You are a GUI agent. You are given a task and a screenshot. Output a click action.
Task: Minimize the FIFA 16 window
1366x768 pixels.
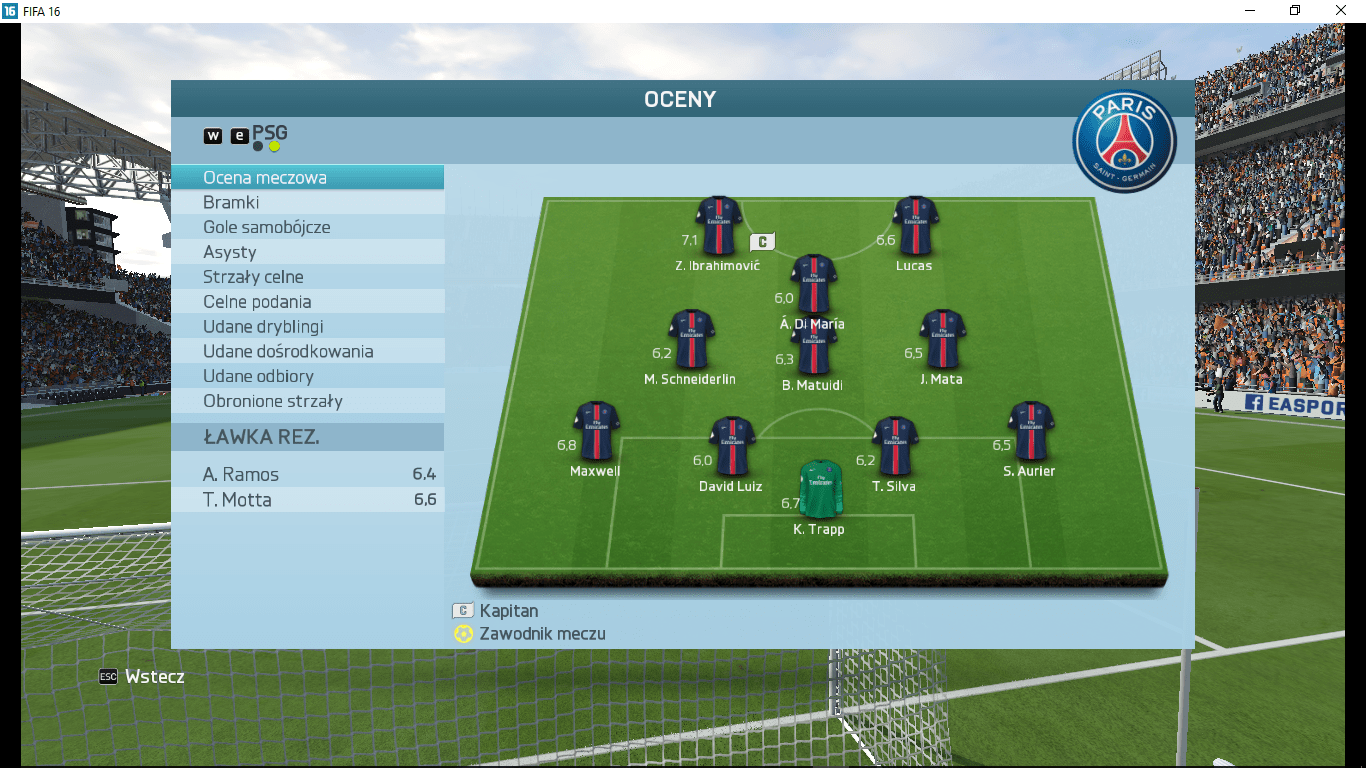(1248, 10)
